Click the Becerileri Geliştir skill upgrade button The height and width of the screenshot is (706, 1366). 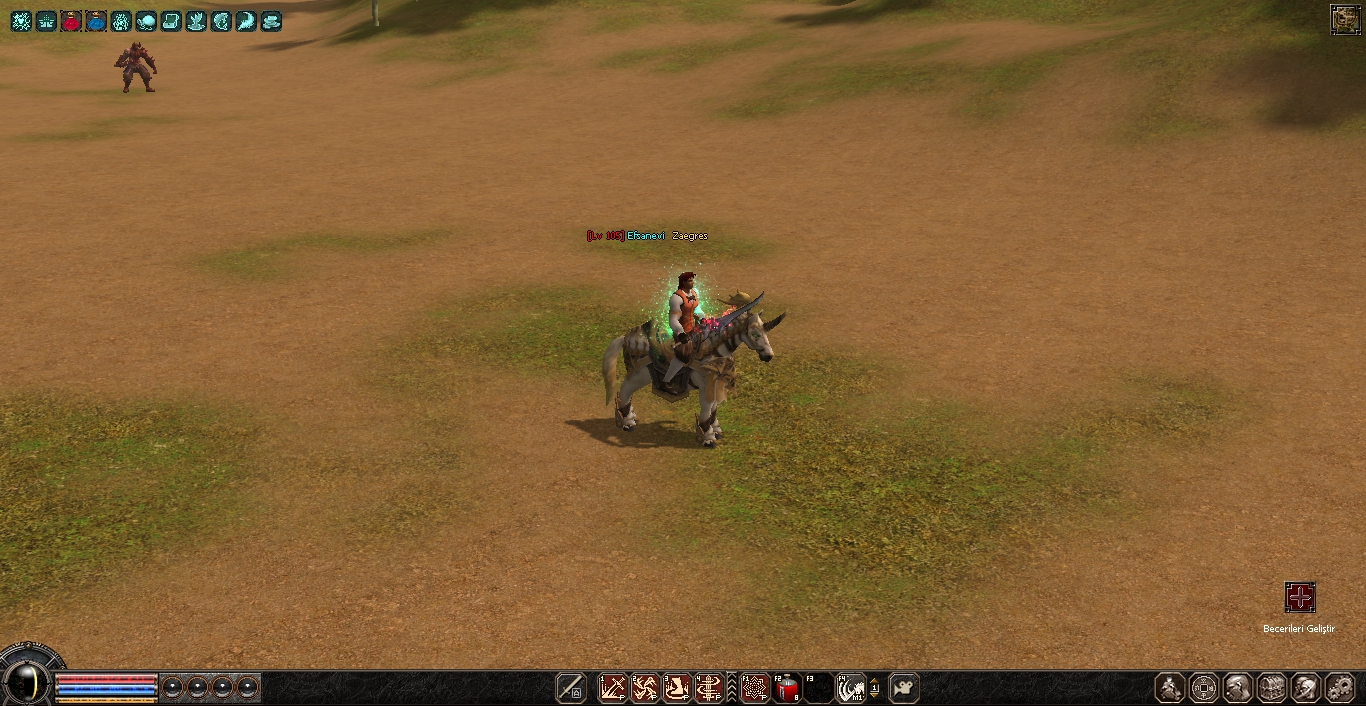point(1299,598)
